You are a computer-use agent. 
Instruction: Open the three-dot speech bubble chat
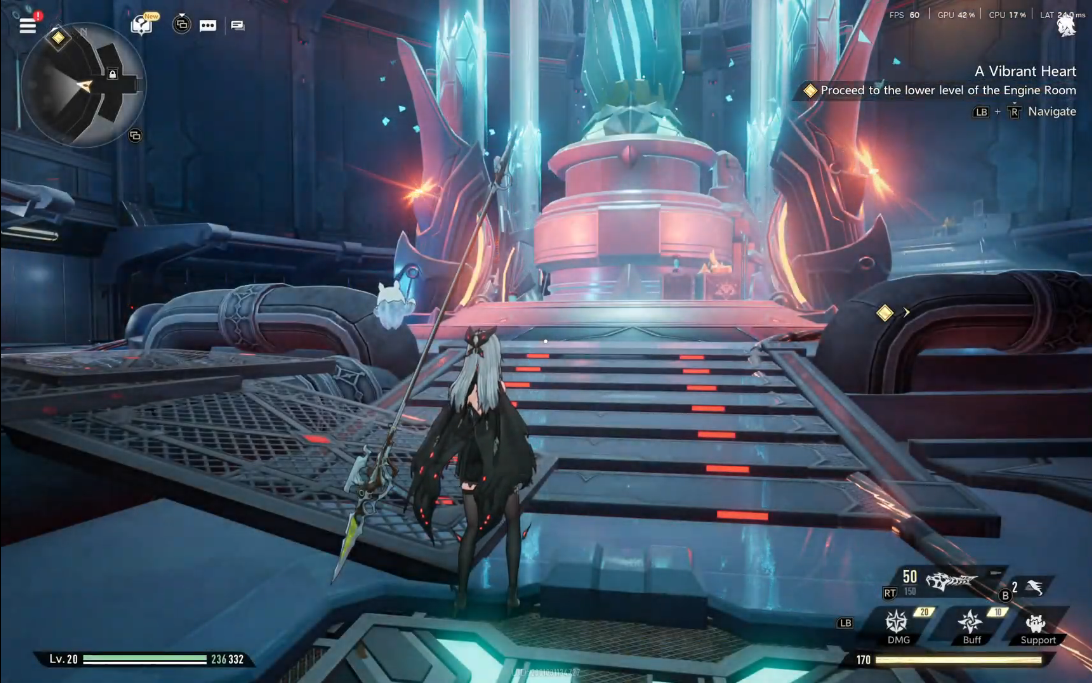click(208, 26)
